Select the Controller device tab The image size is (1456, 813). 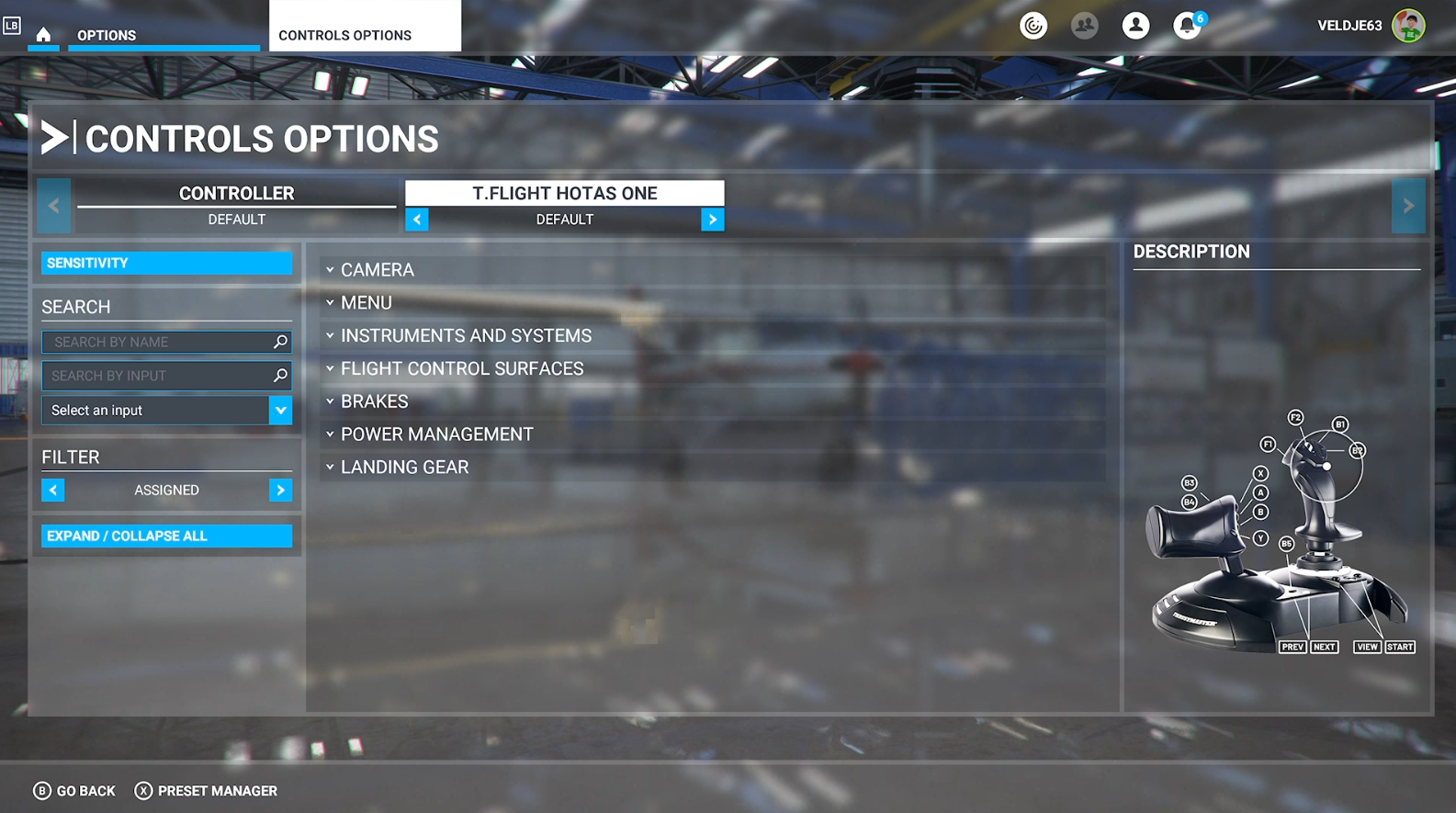236,194
